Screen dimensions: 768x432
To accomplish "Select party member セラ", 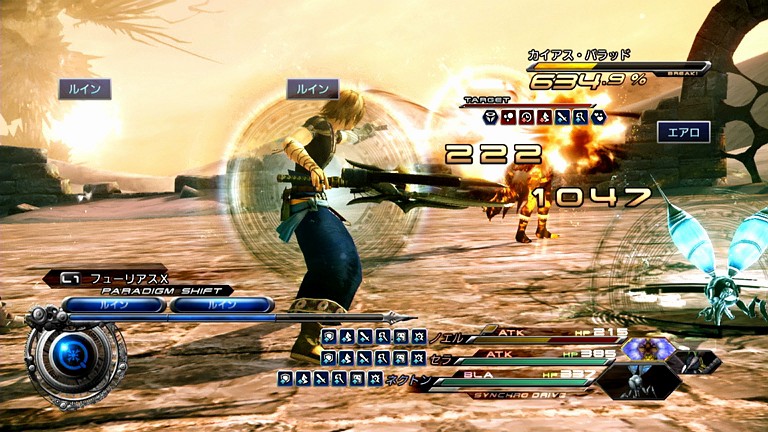I will pyautogui.click(x=444, y=357).
